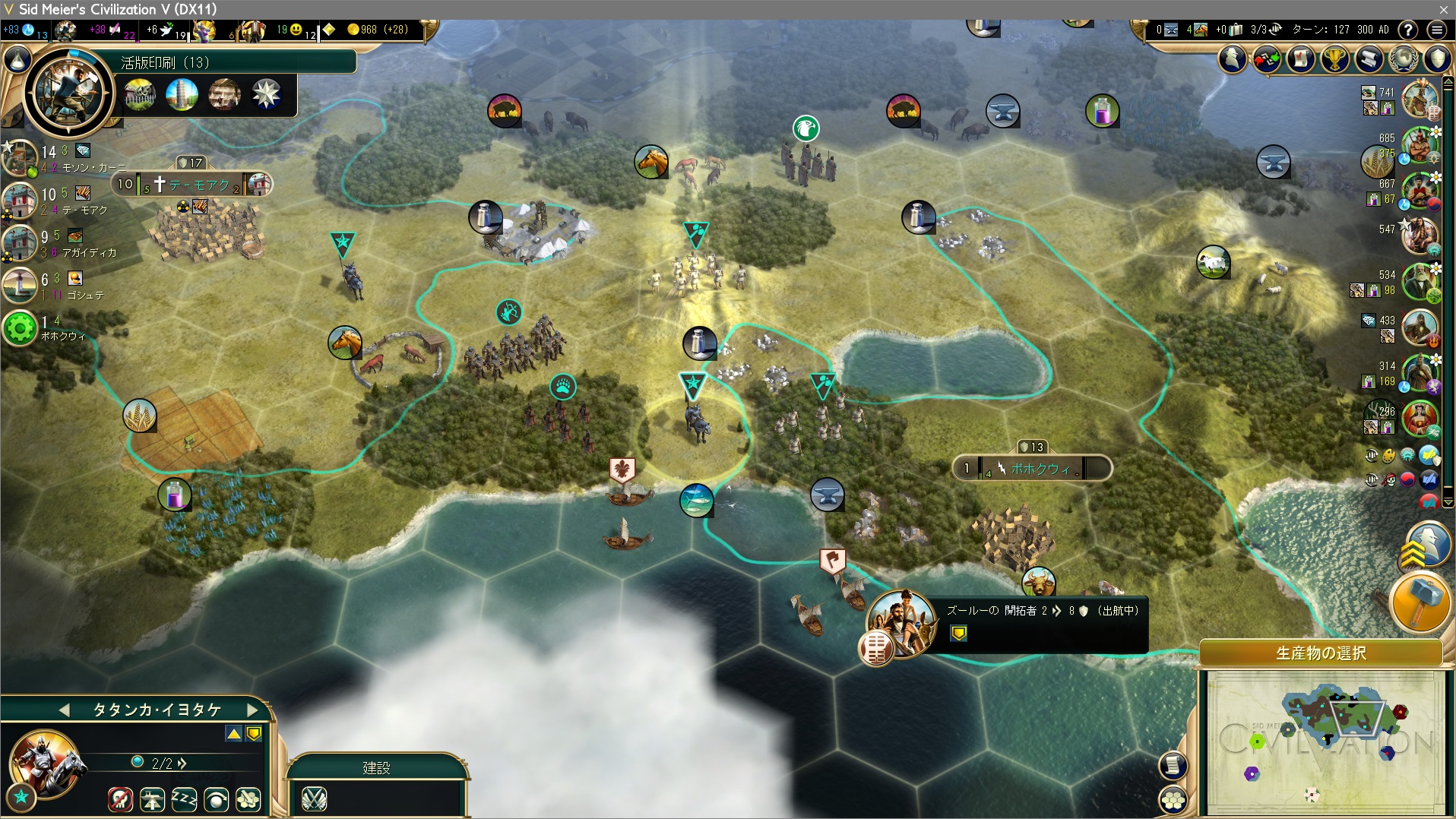
Task: Activate the sleep Zzz unit action
Action: pos(184,799)
